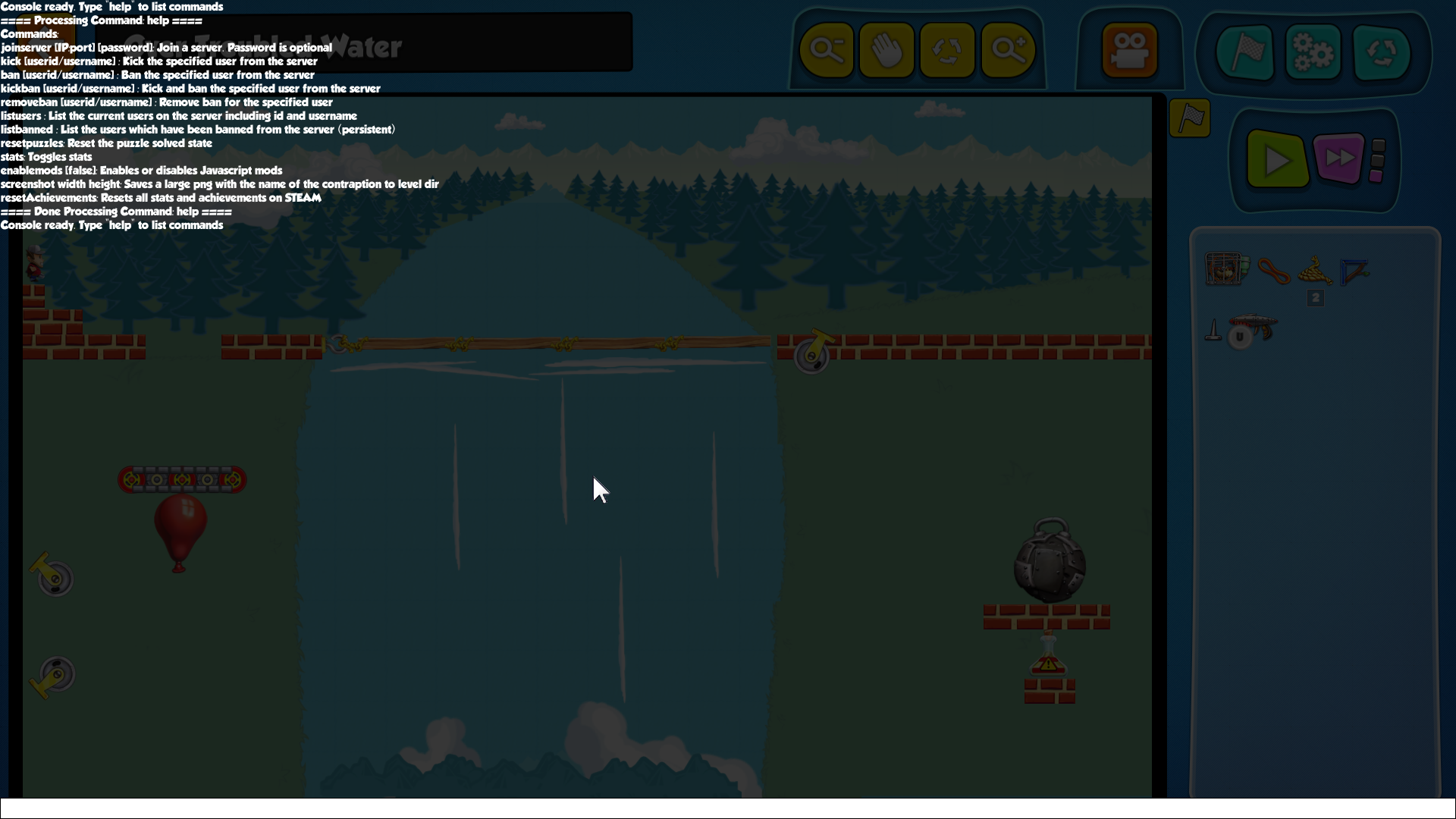Select the hand pan tool
The image size is (1456, 819).
(886, 51)
